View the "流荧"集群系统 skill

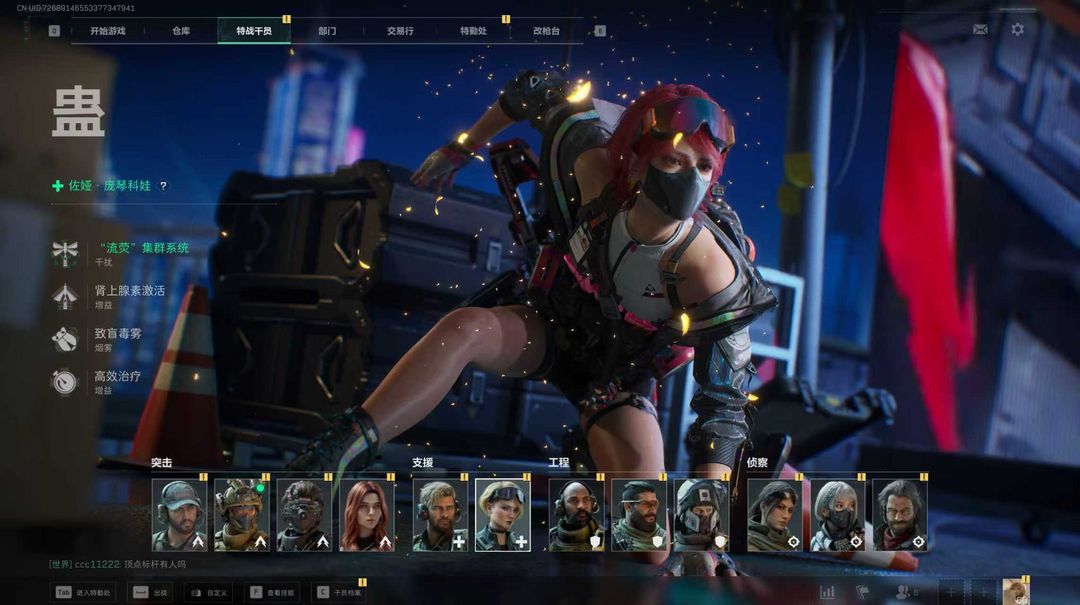(141, 248)
